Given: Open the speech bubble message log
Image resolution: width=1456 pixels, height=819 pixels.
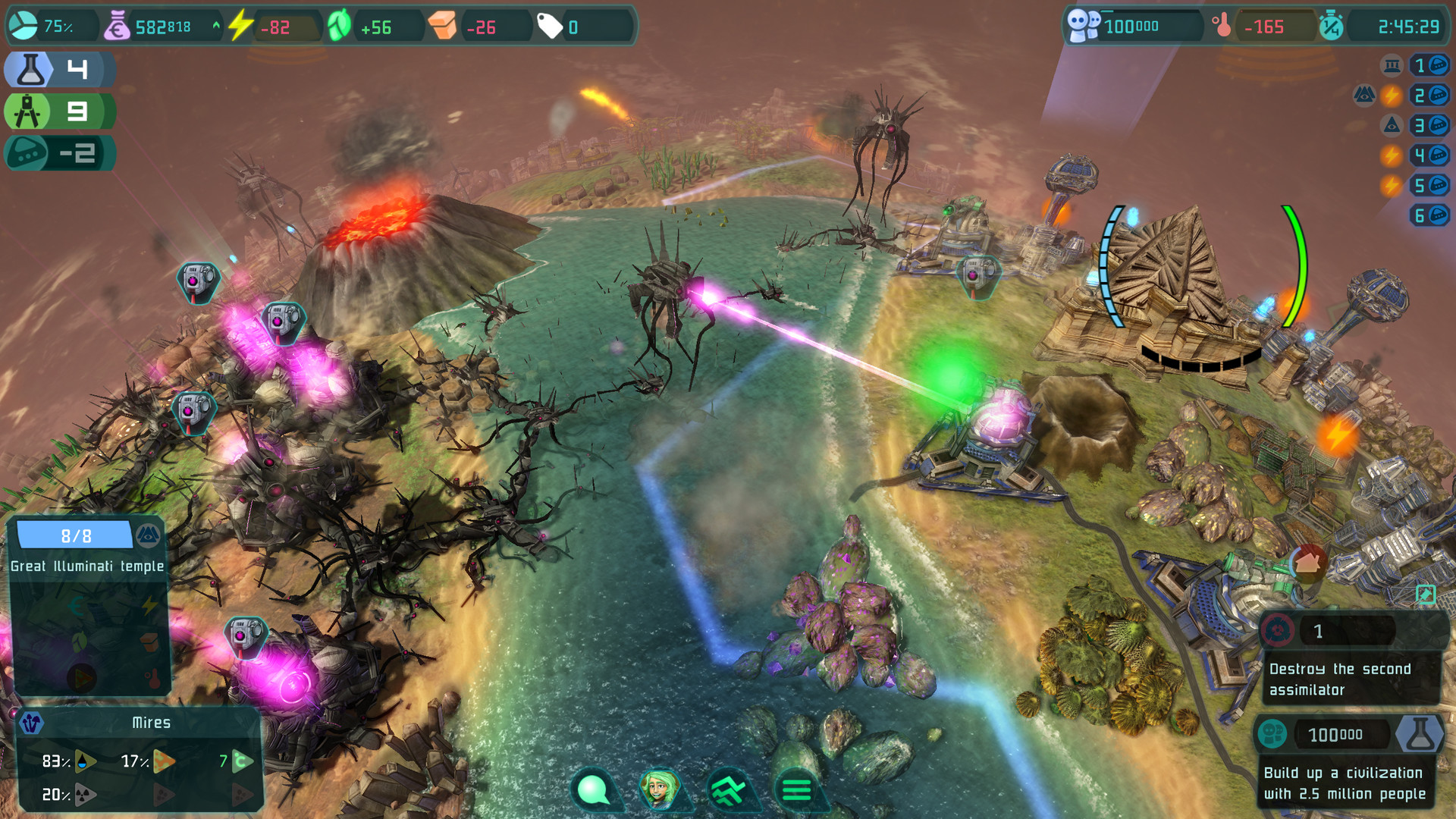Looking at the screenshot, I should click(x=593, y=789).
